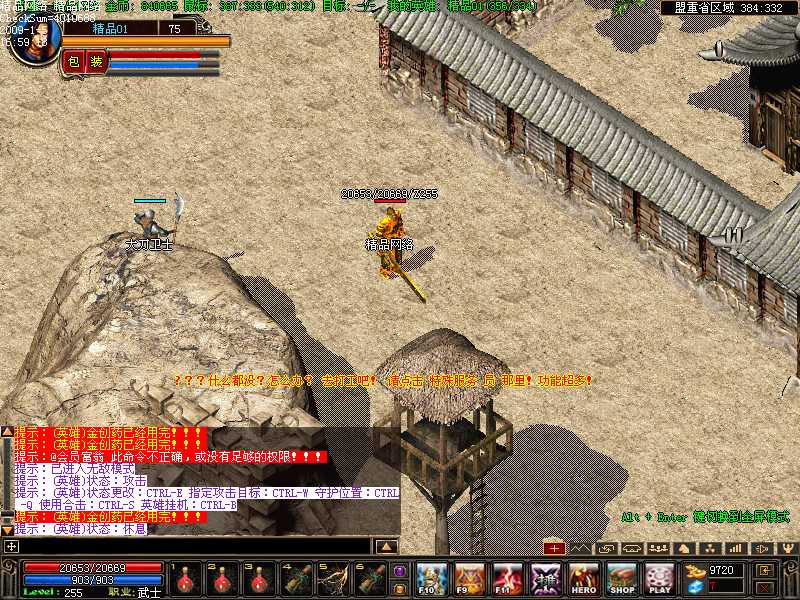Expand the chat log with the up arrow
The width and height of the screenshot is (800, 600).
(x=387, y=546)
